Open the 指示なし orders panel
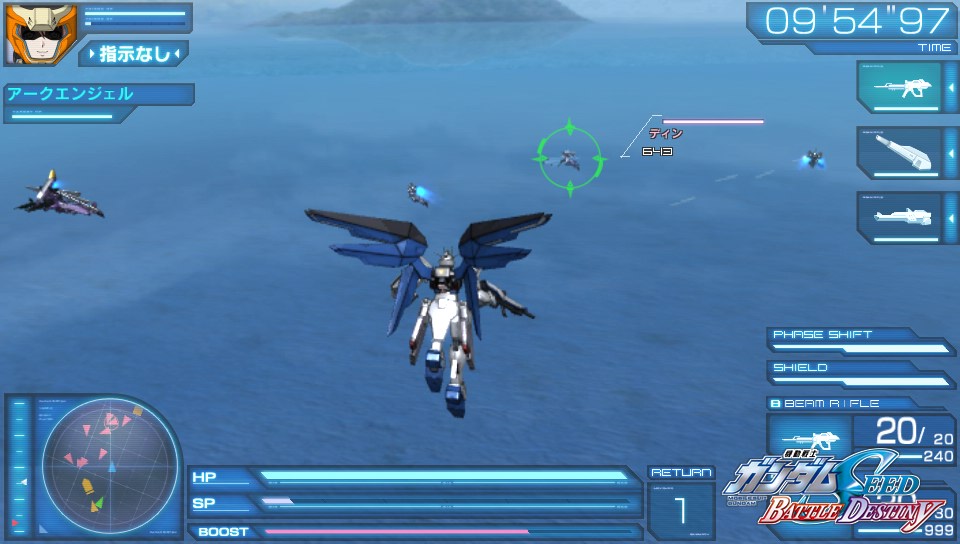 [133, 53]
